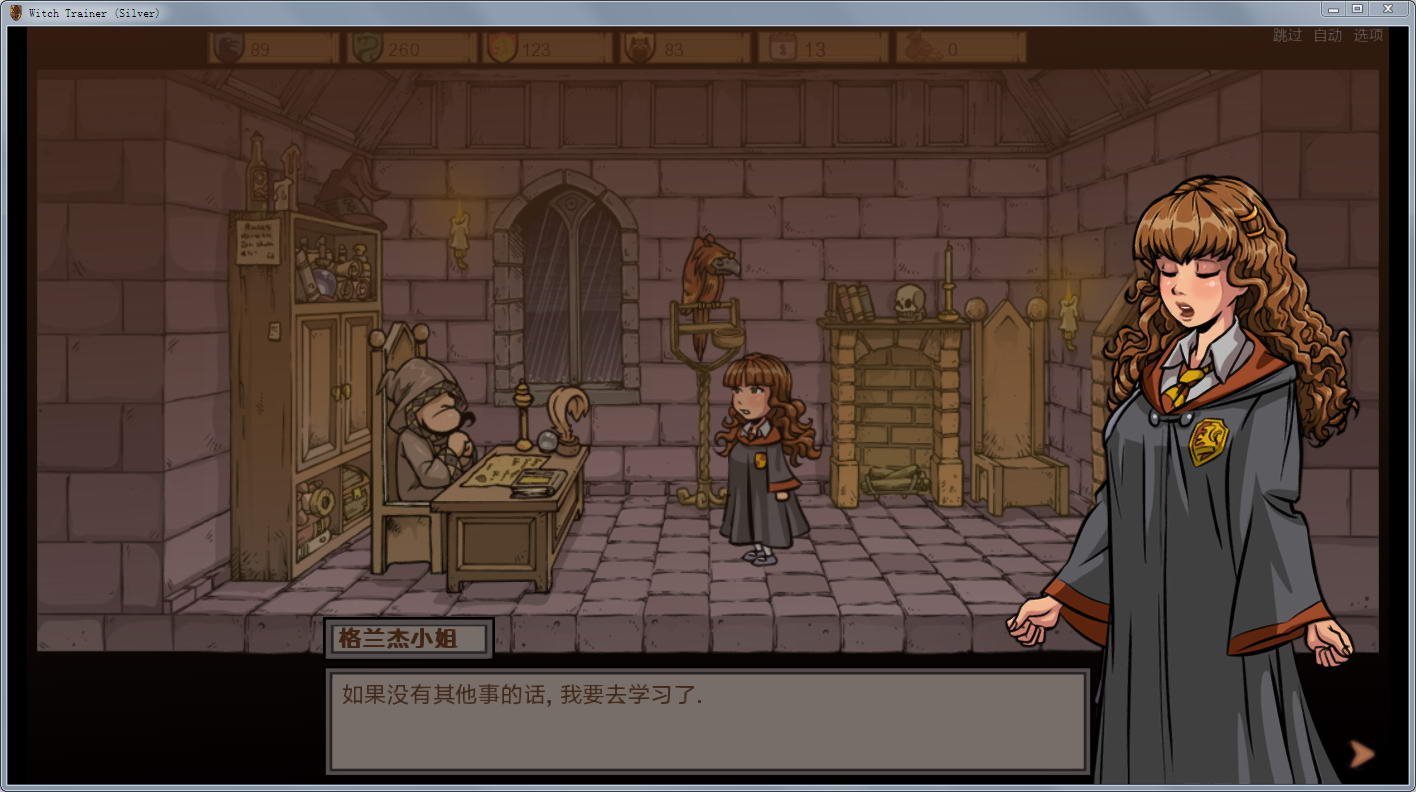Minimize the game window
Viewport: 1416px width, 792px height.
[1334, 9]
